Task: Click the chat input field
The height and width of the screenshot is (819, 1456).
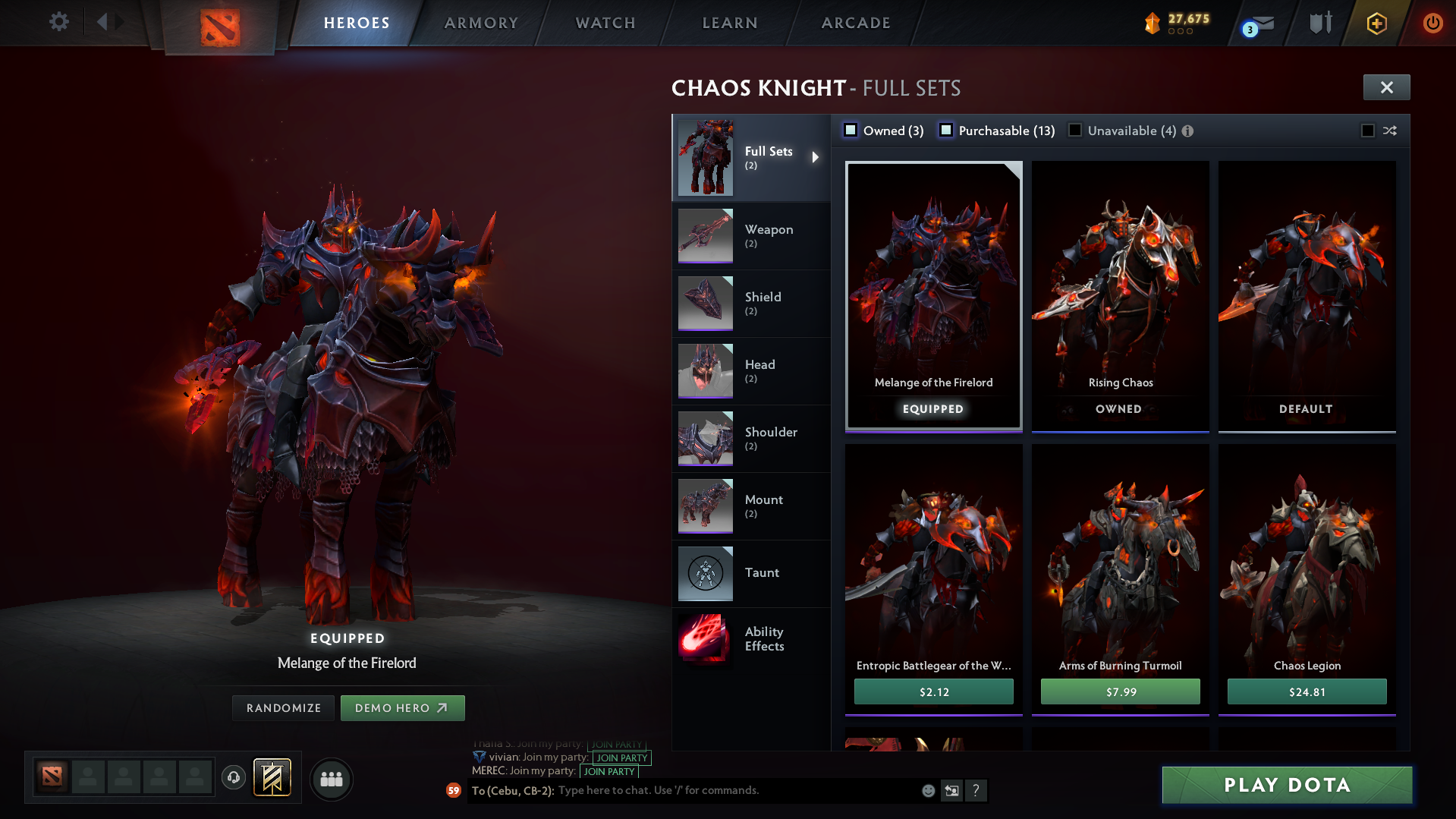Action: pos(721,790)
